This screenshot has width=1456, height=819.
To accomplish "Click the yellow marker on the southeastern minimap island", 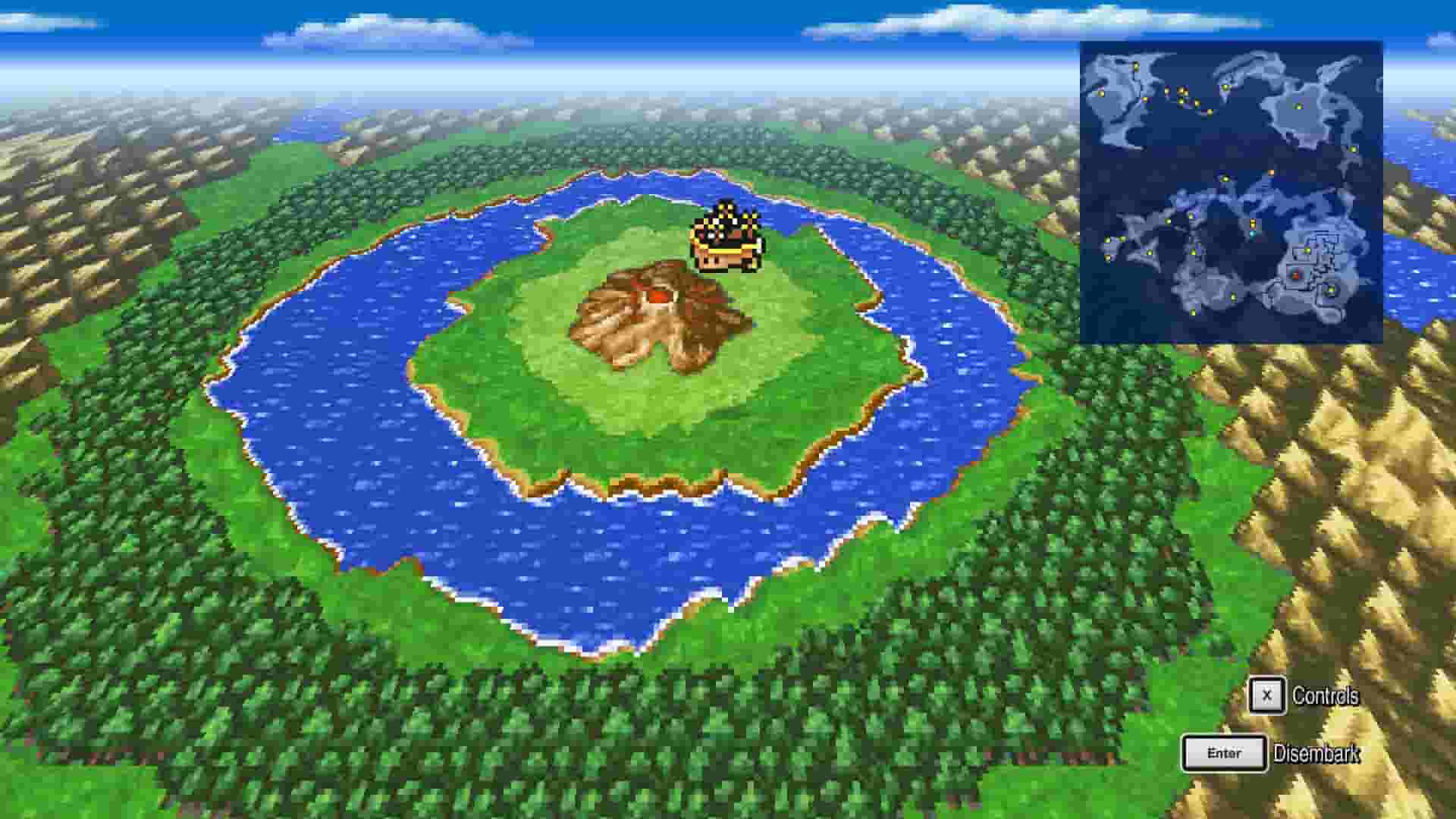I will 1330,290.
